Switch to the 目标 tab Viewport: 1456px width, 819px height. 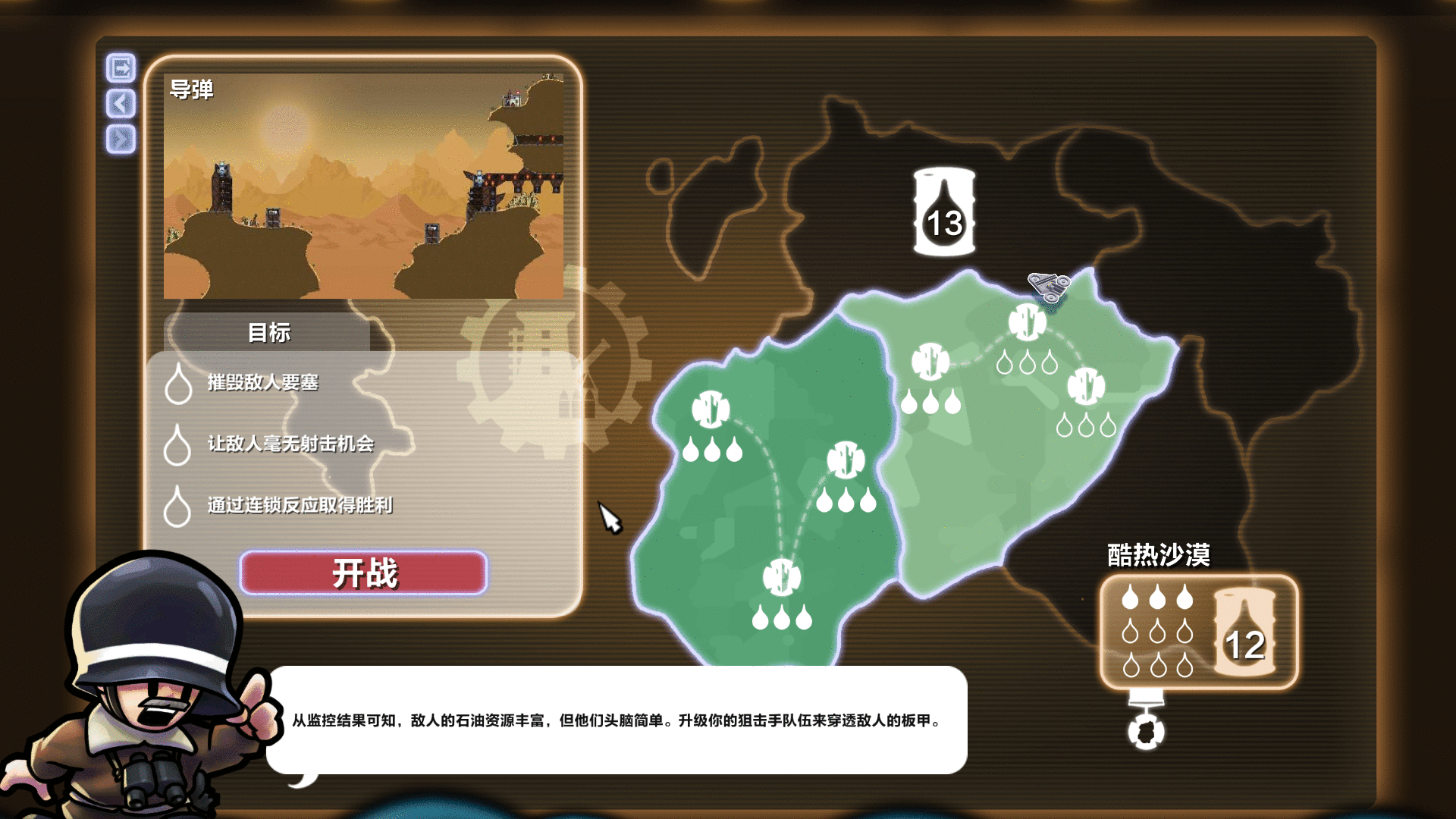click(x=268, y=332)
